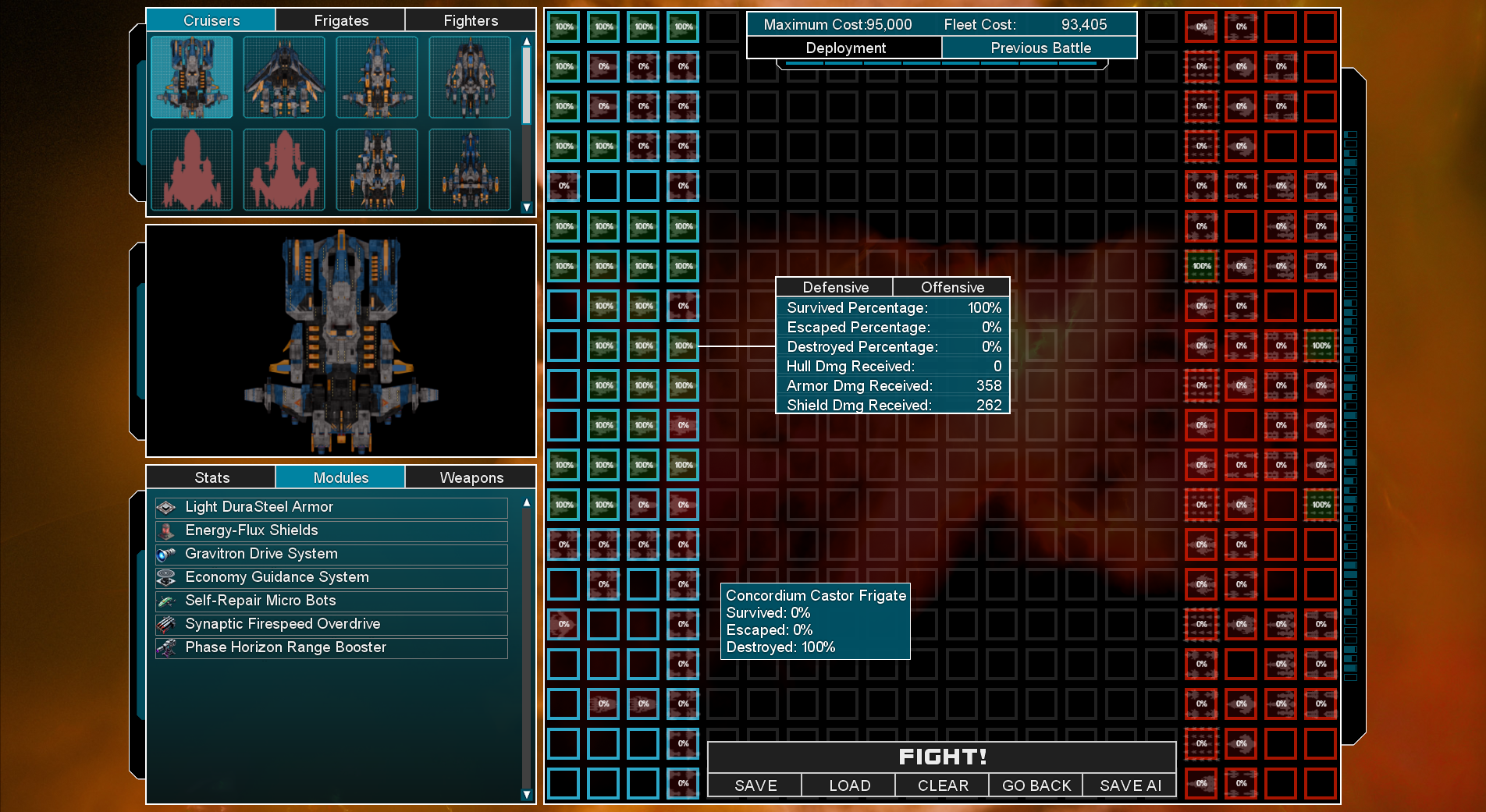Load a saved deployment
1486x812 pixels.
(848, 785)
